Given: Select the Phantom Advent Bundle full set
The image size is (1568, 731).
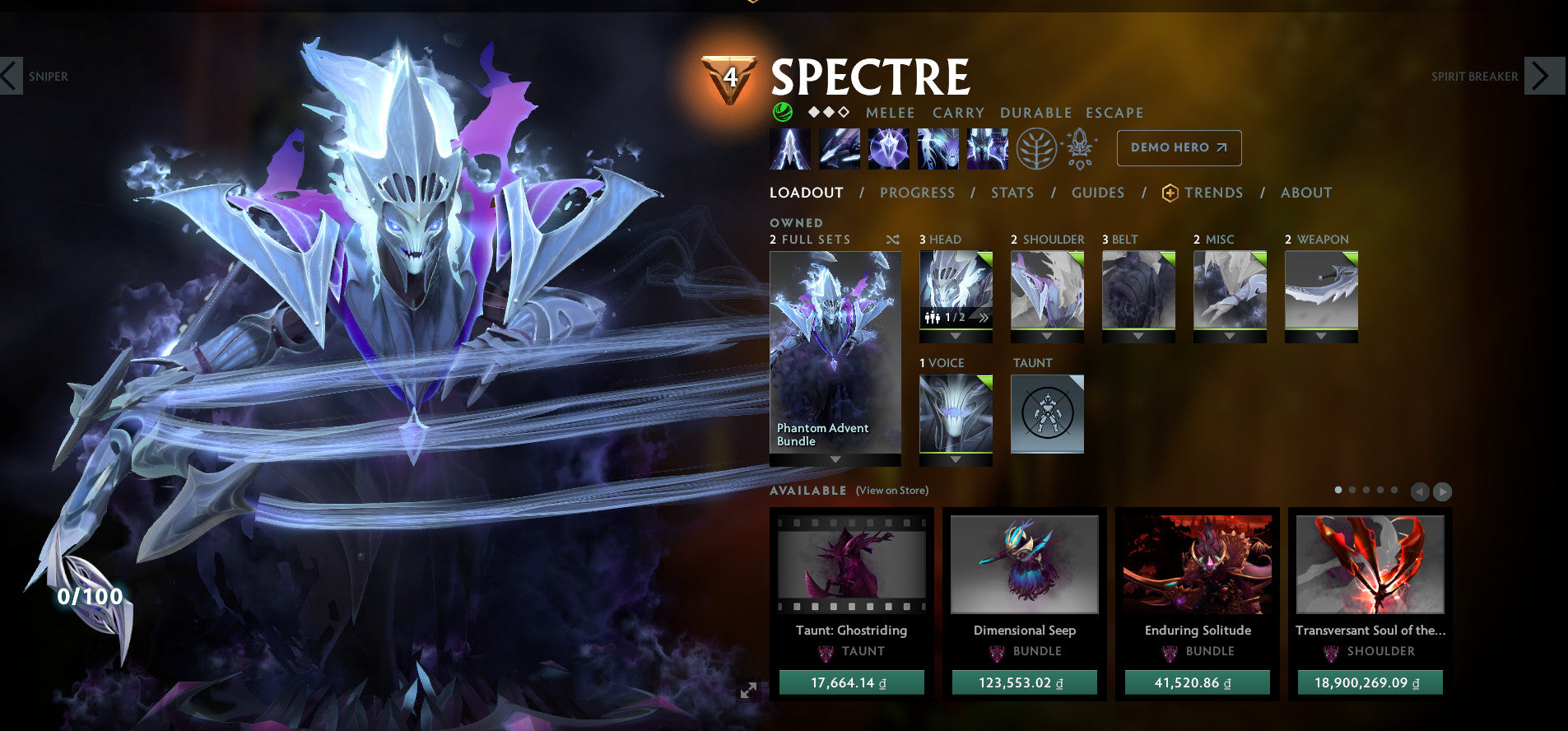Looking at the screenshot, I should (835, 354).
